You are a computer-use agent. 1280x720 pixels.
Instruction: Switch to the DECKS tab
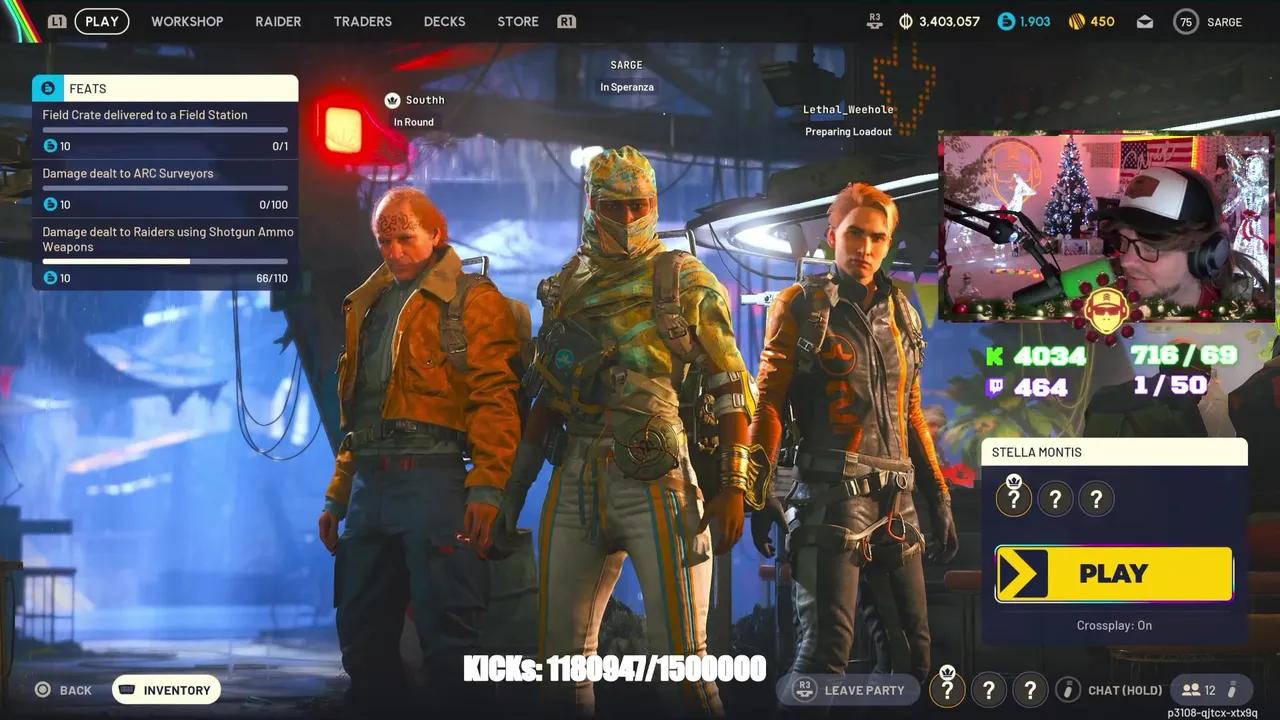pos(444,21)
